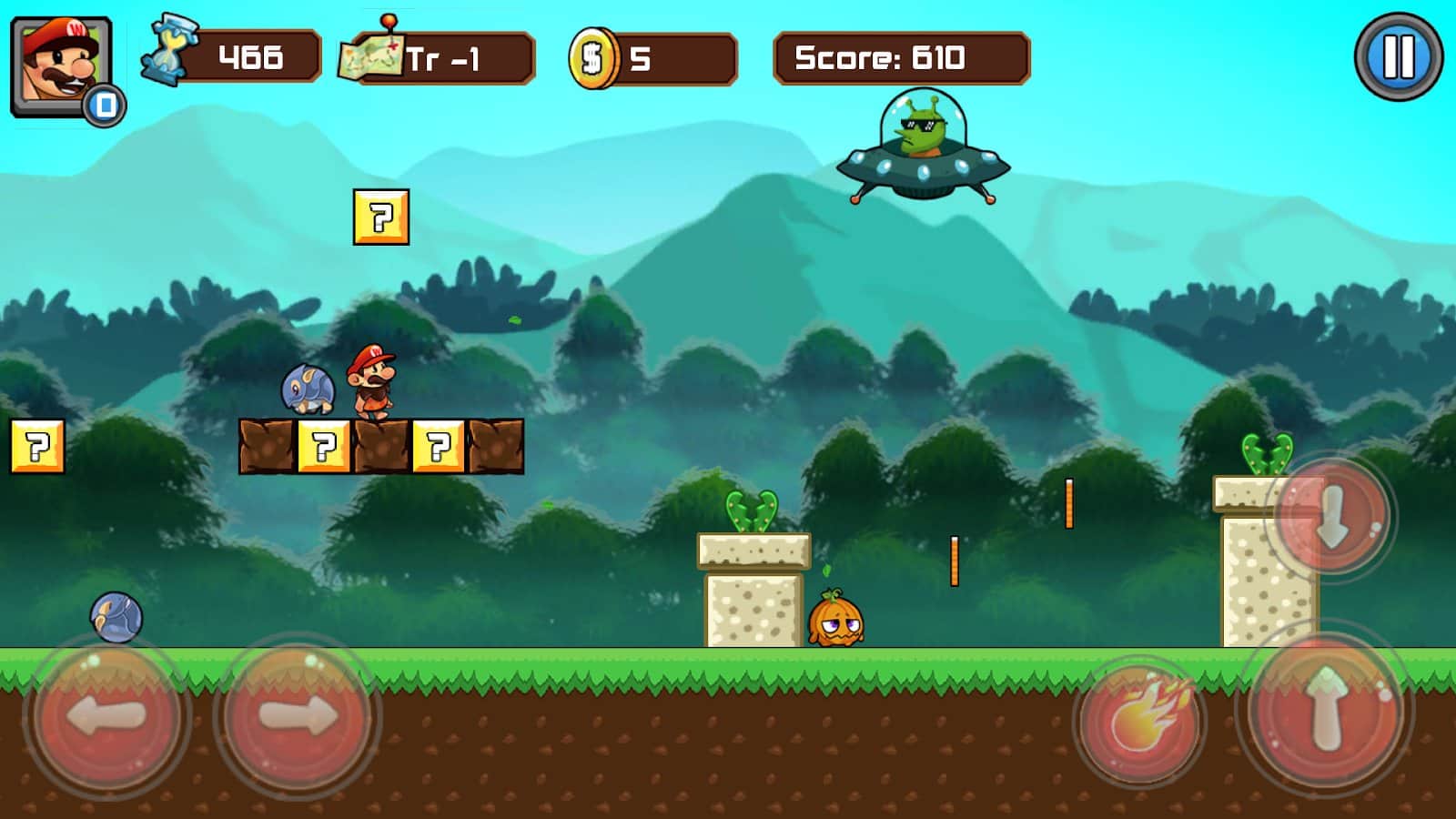The height and width of the screenshot is (819, 1456).
Task: Tap the left arrow movement button
Action: point(106,716)
